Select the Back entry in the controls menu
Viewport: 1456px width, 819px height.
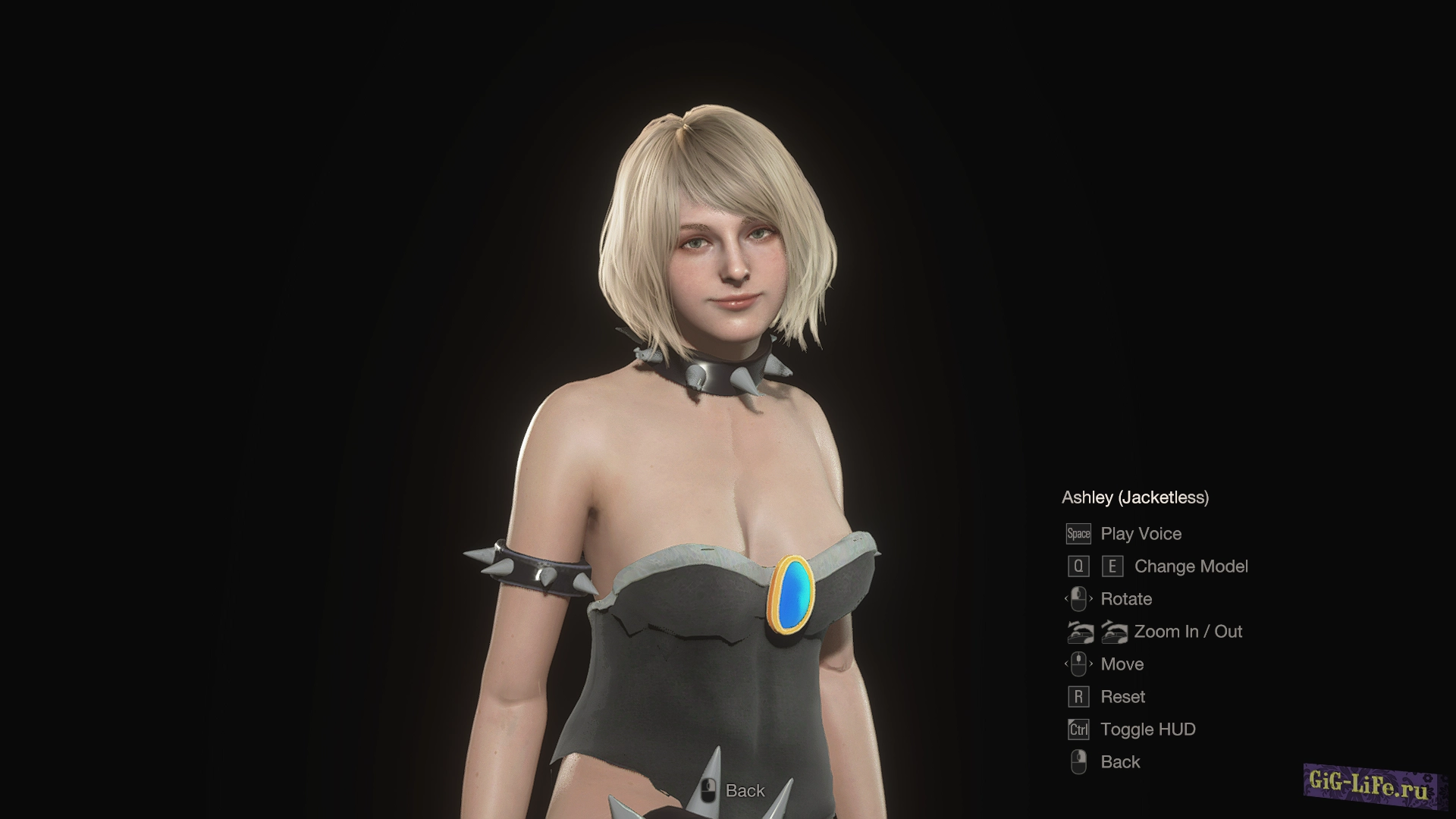[1121, 761]
